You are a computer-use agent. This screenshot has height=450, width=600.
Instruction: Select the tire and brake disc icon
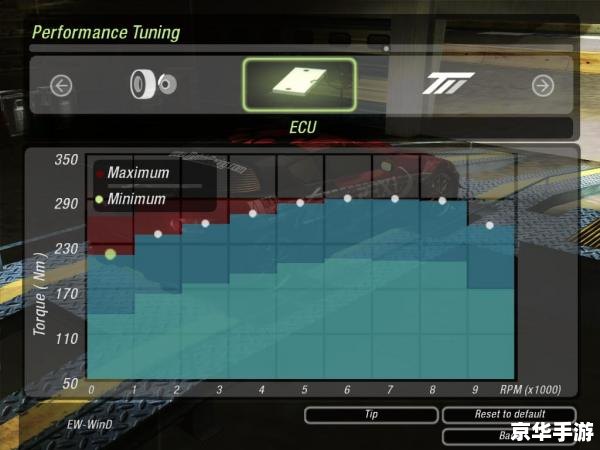click(152, 85)
